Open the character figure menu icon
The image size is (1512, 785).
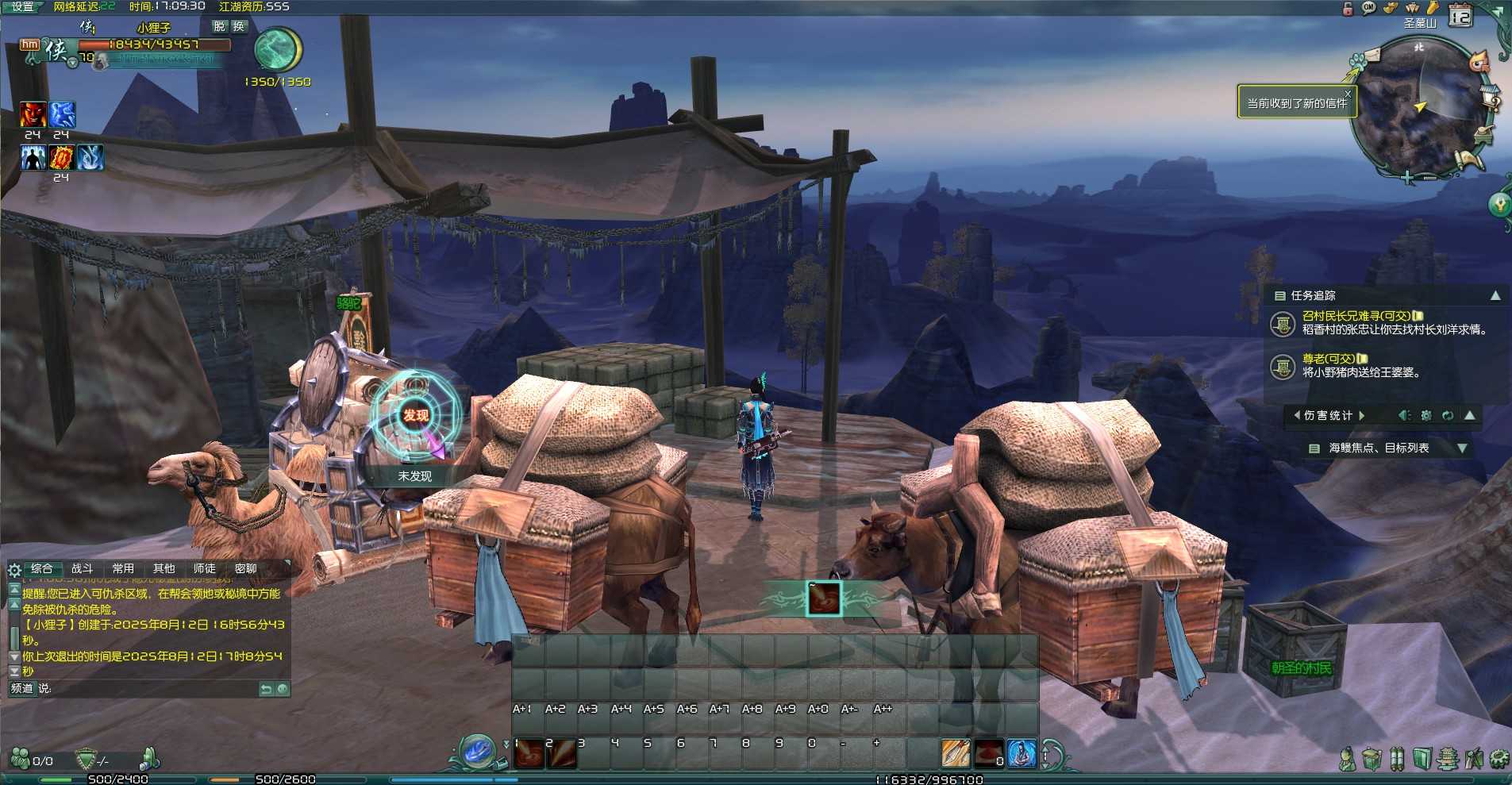(1346, 759)
